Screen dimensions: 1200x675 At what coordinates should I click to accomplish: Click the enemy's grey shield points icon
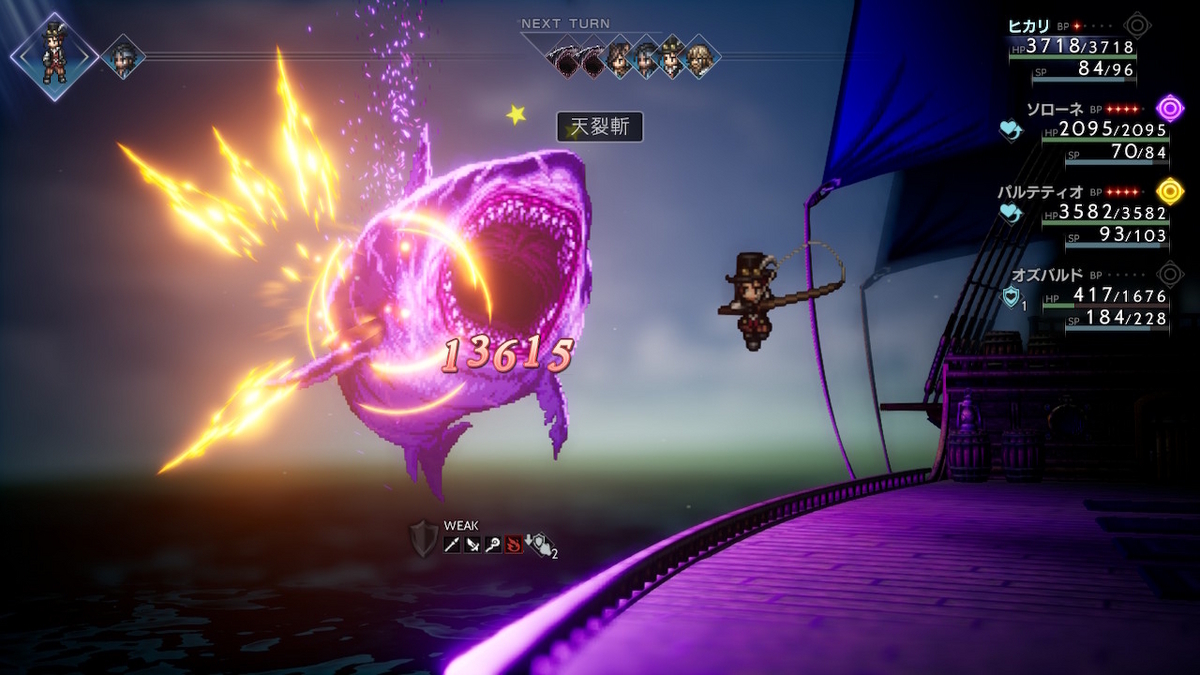click(424, 538)
